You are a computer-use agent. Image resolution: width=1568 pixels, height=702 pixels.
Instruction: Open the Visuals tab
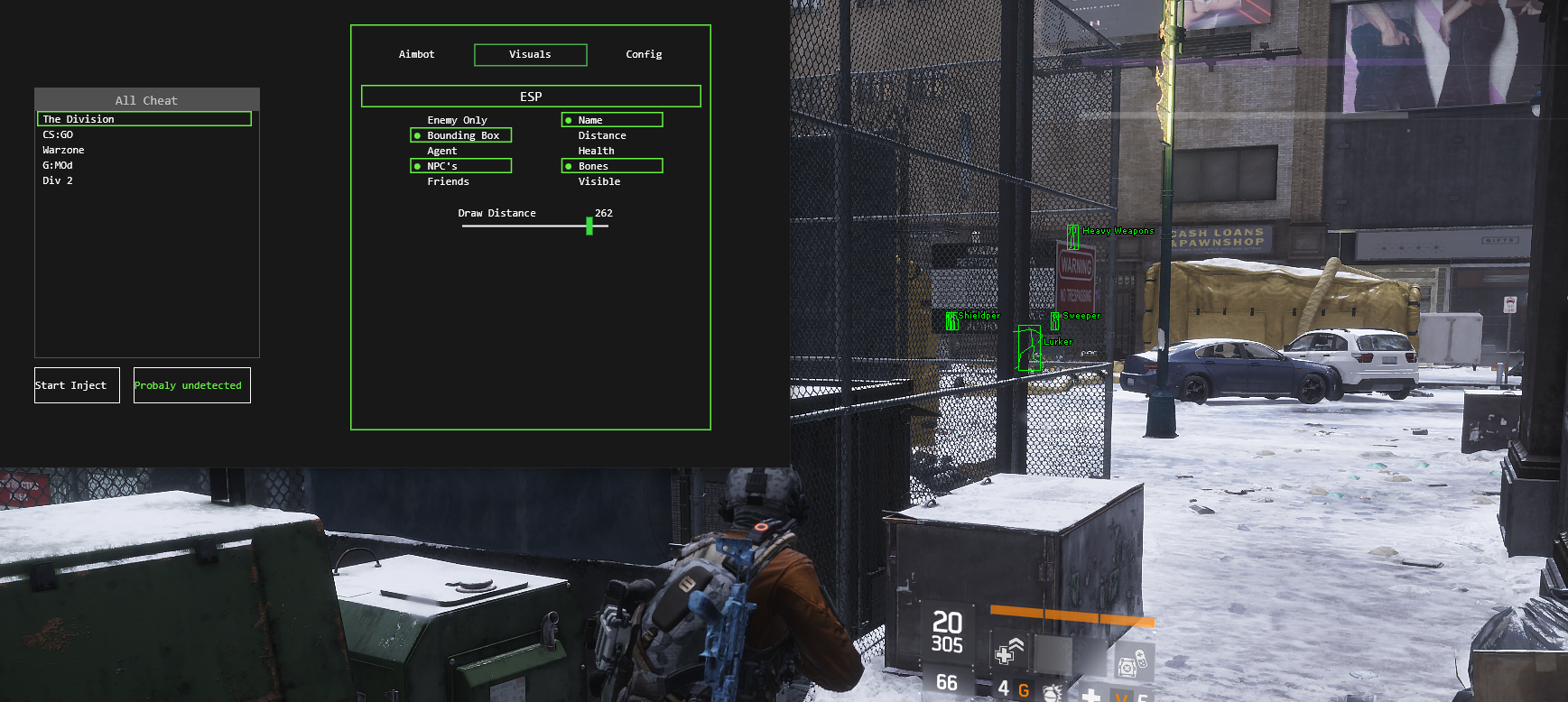point(530,55)
